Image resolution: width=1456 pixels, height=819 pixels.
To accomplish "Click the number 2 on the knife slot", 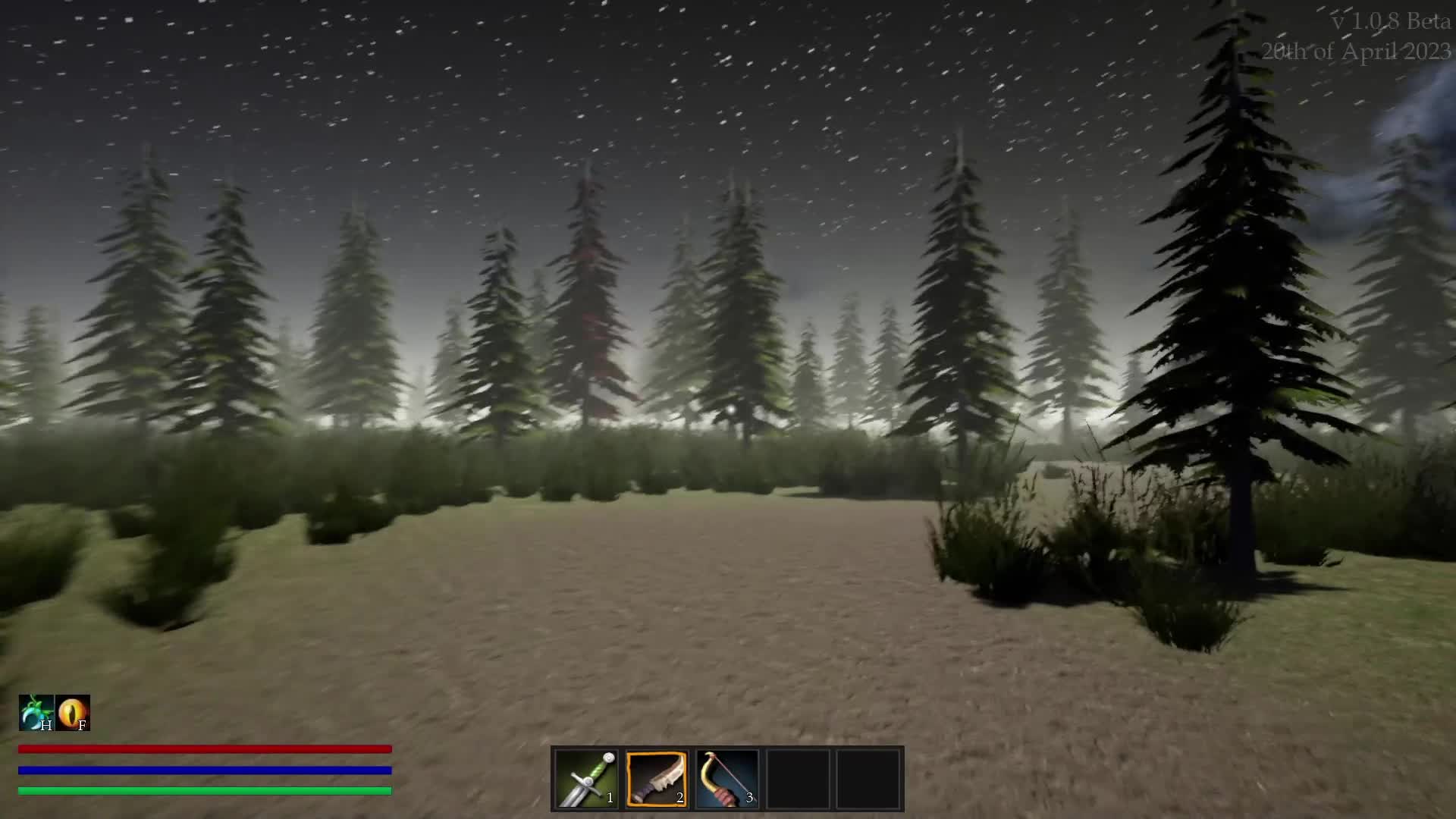I will pos(679,798).
